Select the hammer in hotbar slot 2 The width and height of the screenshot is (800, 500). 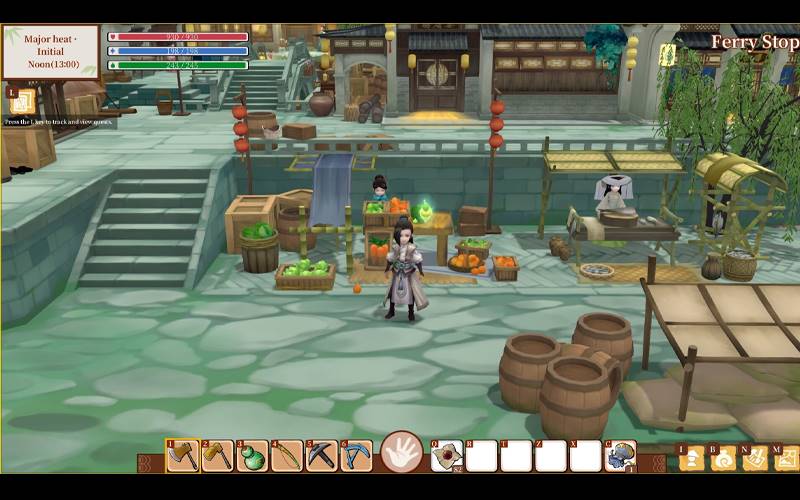pos(218,455)
